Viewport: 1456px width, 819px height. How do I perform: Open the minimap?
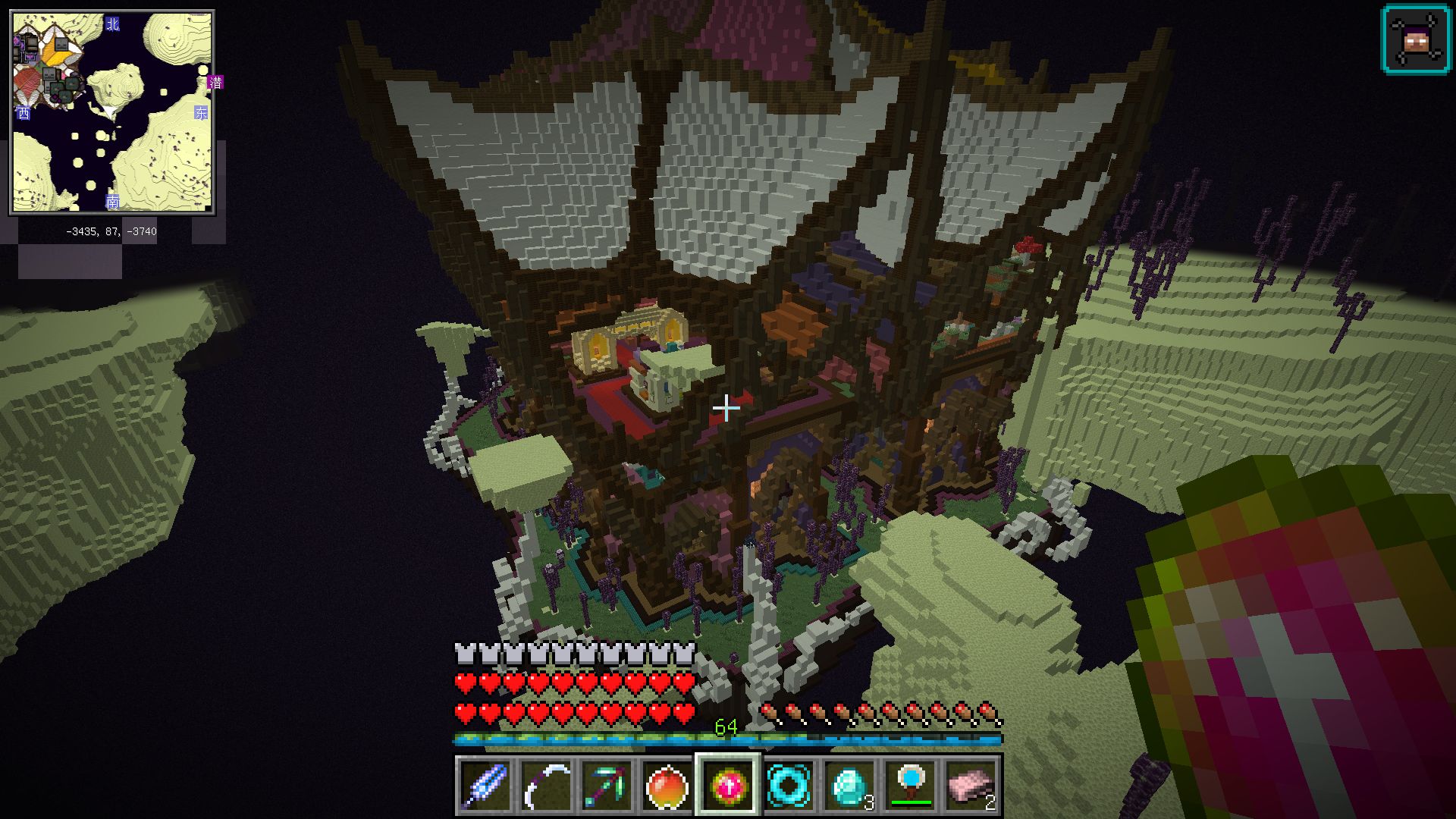[x=112, y=112]
